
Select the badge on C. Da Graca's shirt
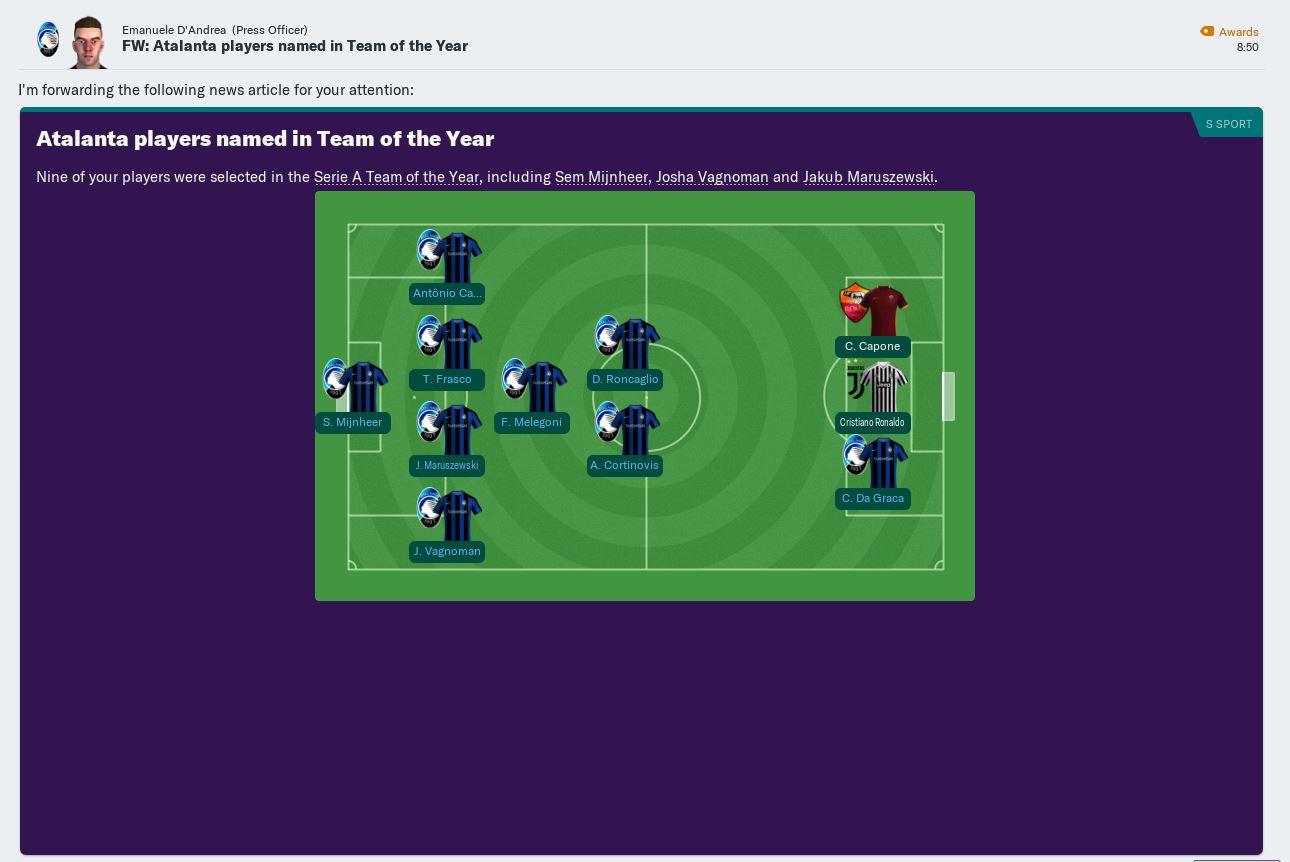click(857, 456)
